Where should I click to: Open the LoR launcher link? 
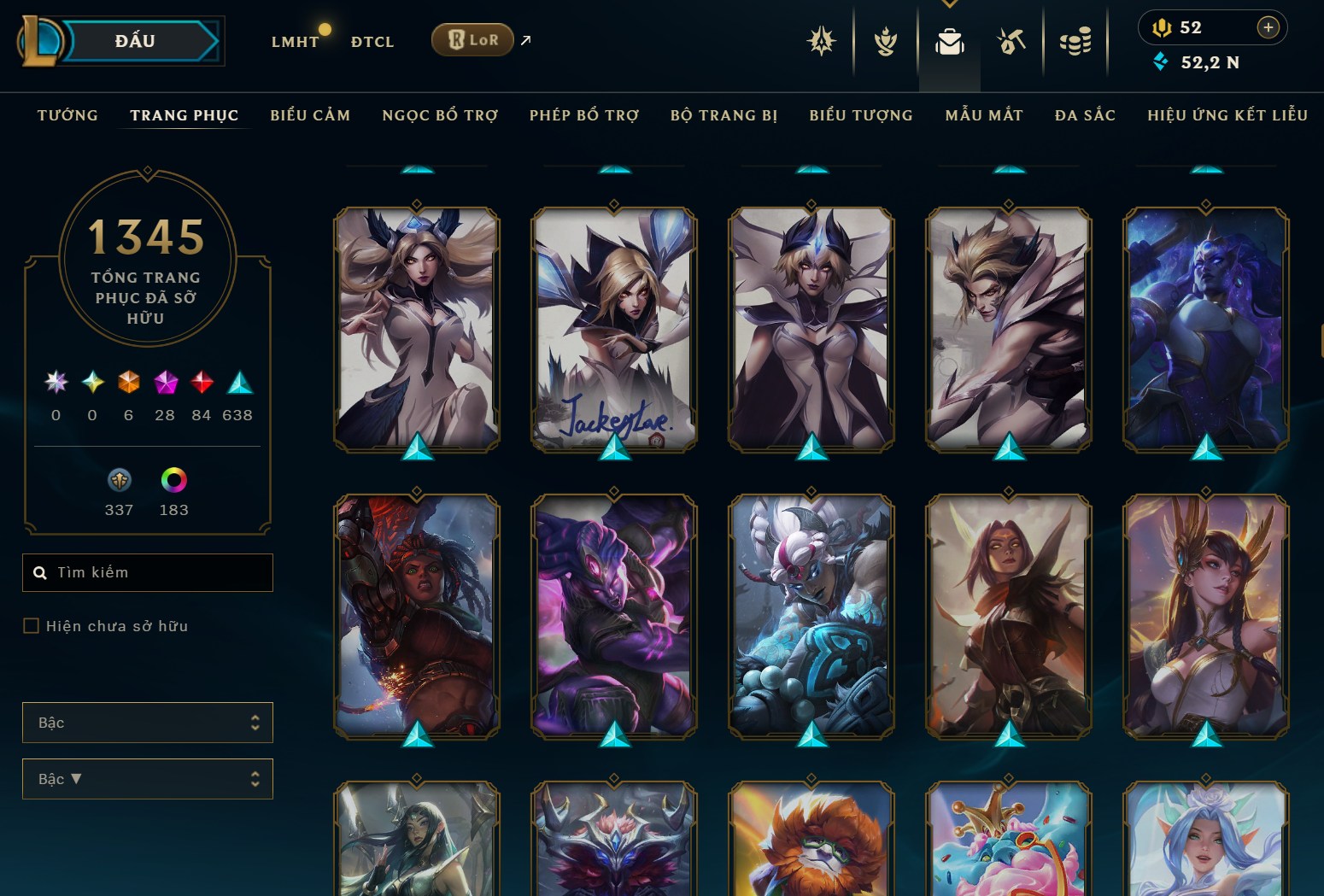[x=472, y=39]
